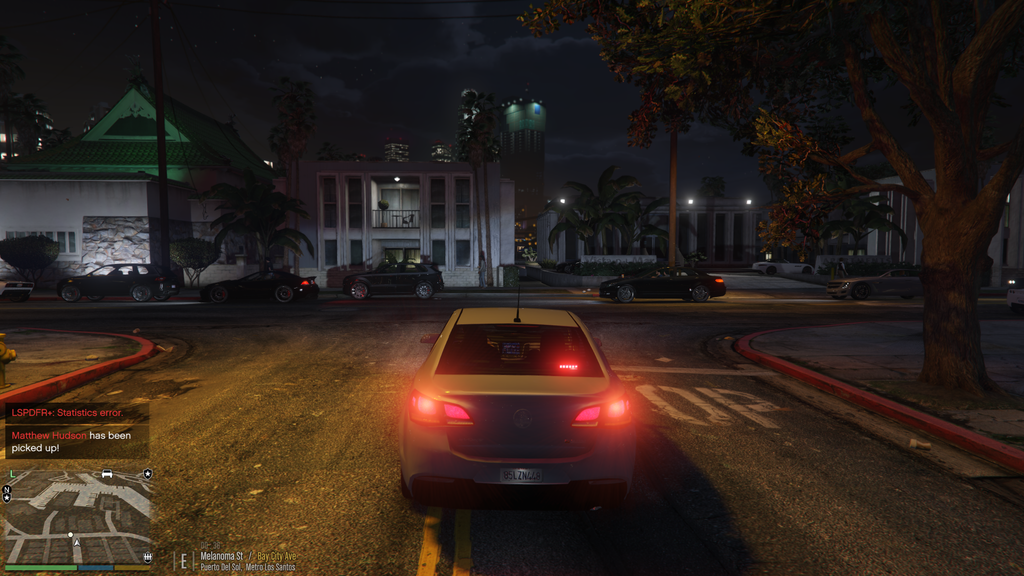Click the jail bars blip on the minimap

pyautogui.click(x=148, y=557)
